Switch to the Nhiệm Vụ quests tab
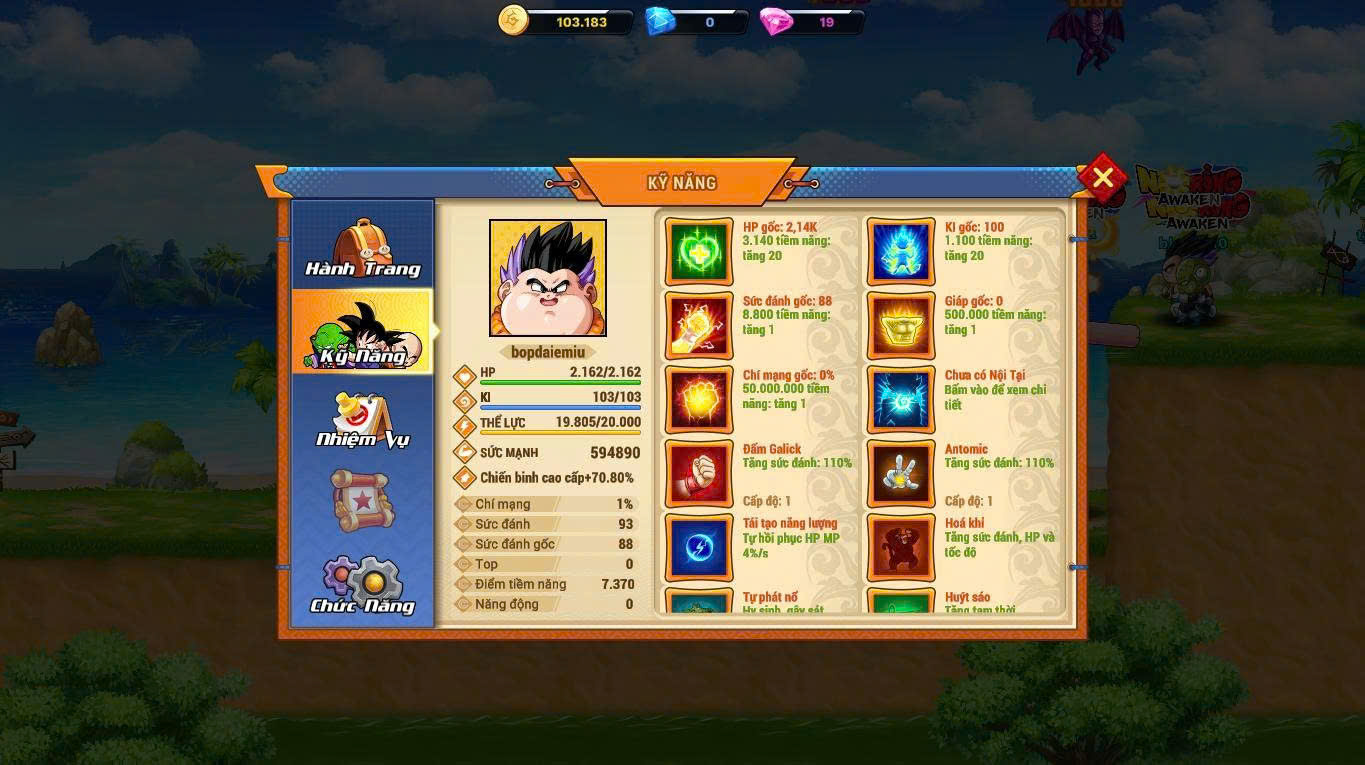1365x765 pixels. (x=363, y=418)
